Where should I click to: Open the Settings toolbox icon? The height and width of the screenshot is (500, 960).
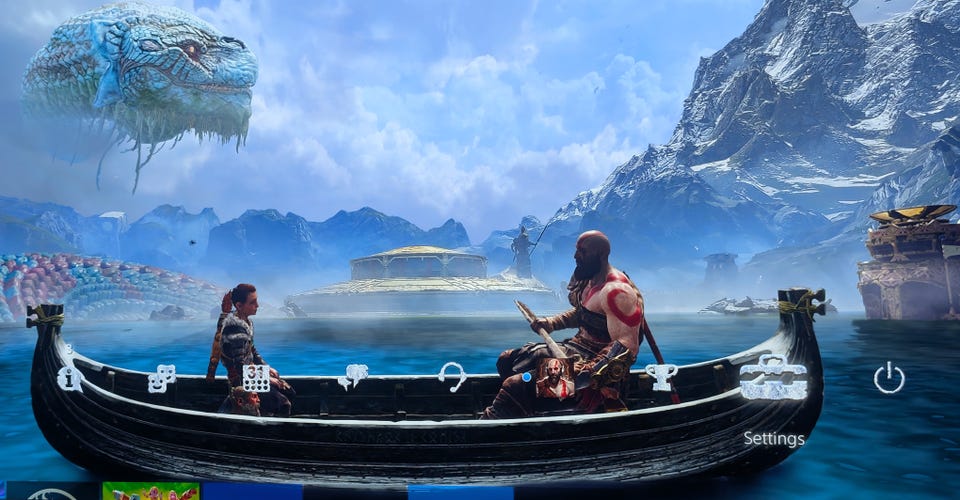tap(773, 378)
